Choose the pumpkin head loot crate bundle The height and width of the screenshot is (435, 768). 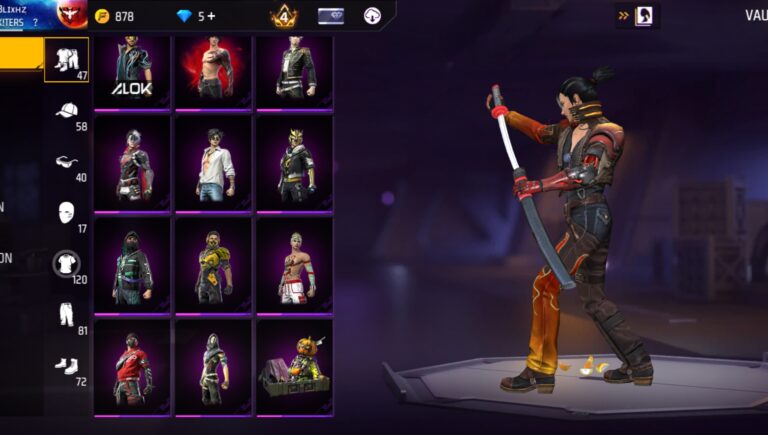294,366
